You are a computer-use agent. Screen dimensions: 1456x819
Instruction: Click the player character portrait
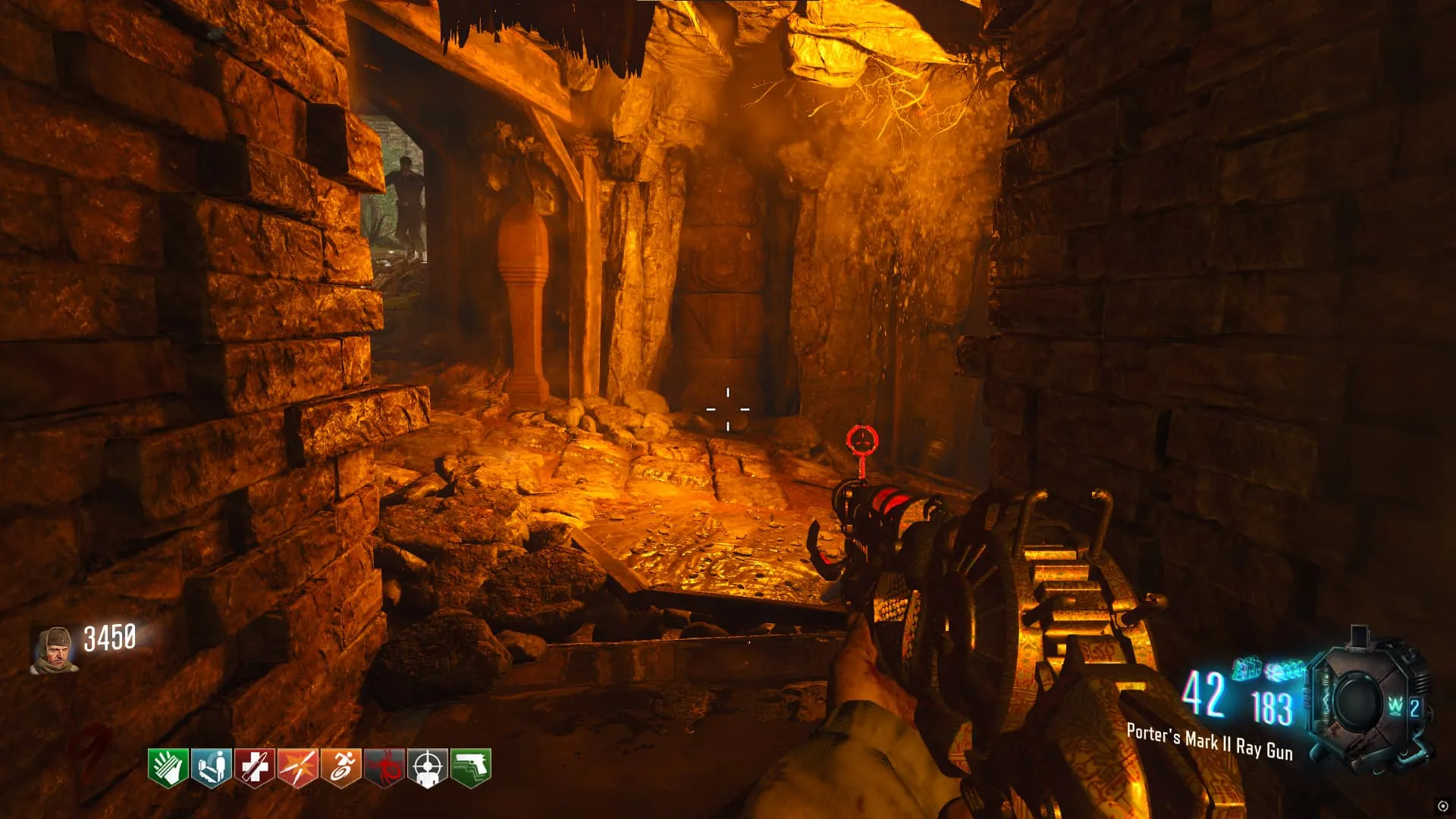(53, 650)
